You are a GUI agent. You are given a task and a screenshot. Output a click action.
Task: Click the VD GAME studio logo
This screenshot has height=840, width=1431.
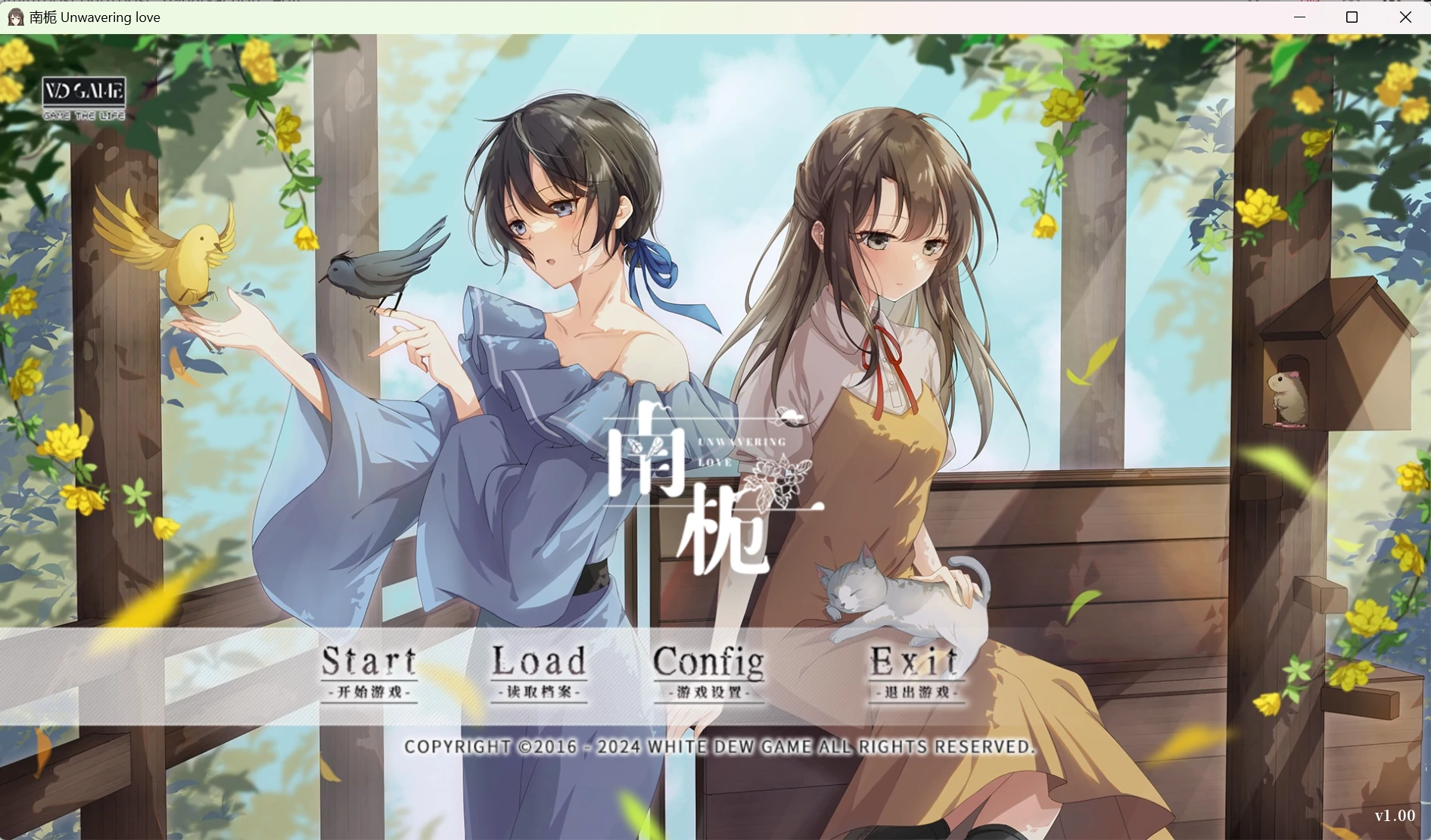tap(83, 92)
